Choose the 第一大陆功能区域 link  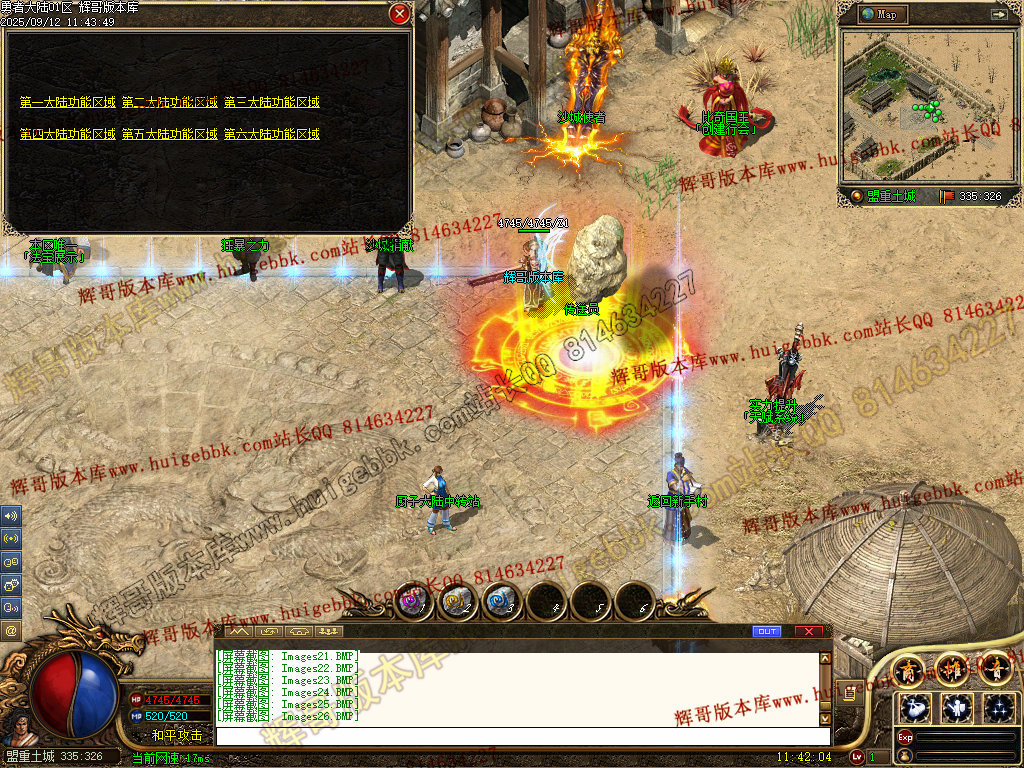67,102
